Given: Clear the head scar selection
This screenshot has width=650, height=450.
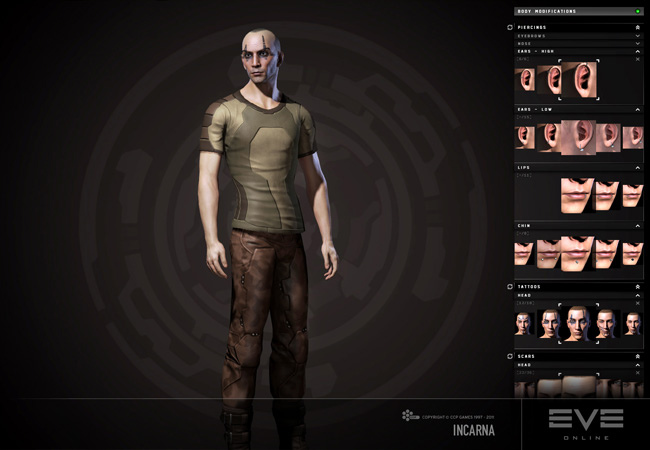Looking at the screenshot, I should tap(637, 373).
